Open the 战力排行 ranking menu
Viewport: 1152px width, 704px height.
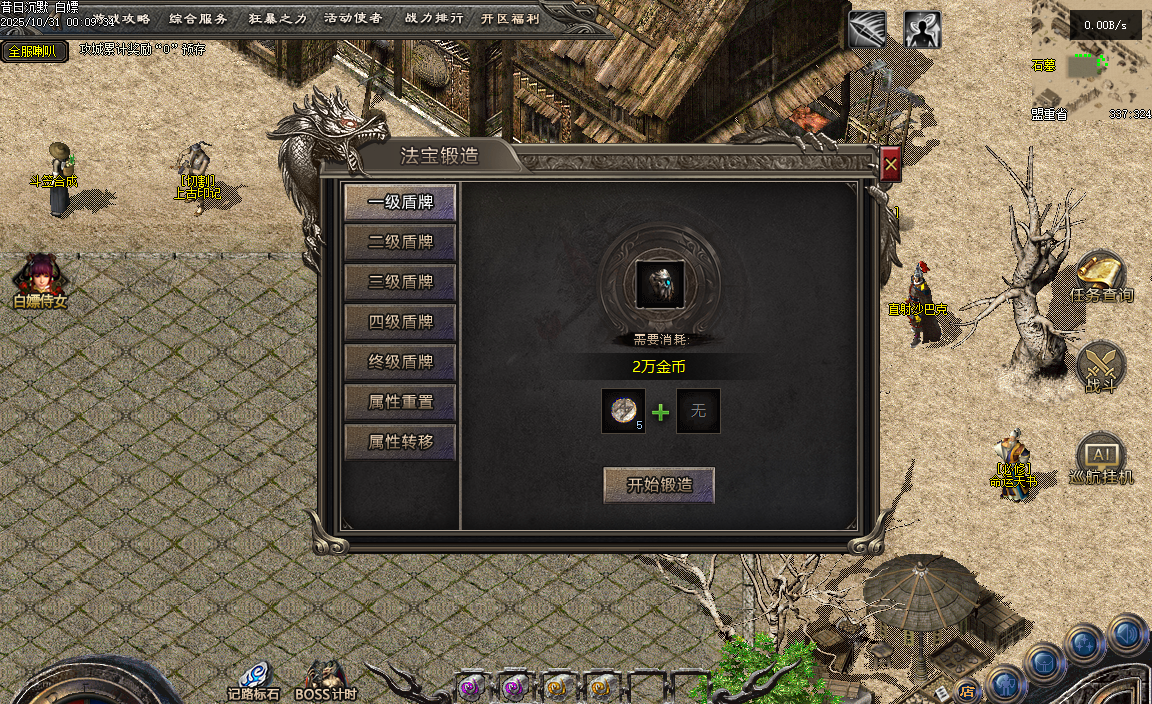(x=434, y=18)
